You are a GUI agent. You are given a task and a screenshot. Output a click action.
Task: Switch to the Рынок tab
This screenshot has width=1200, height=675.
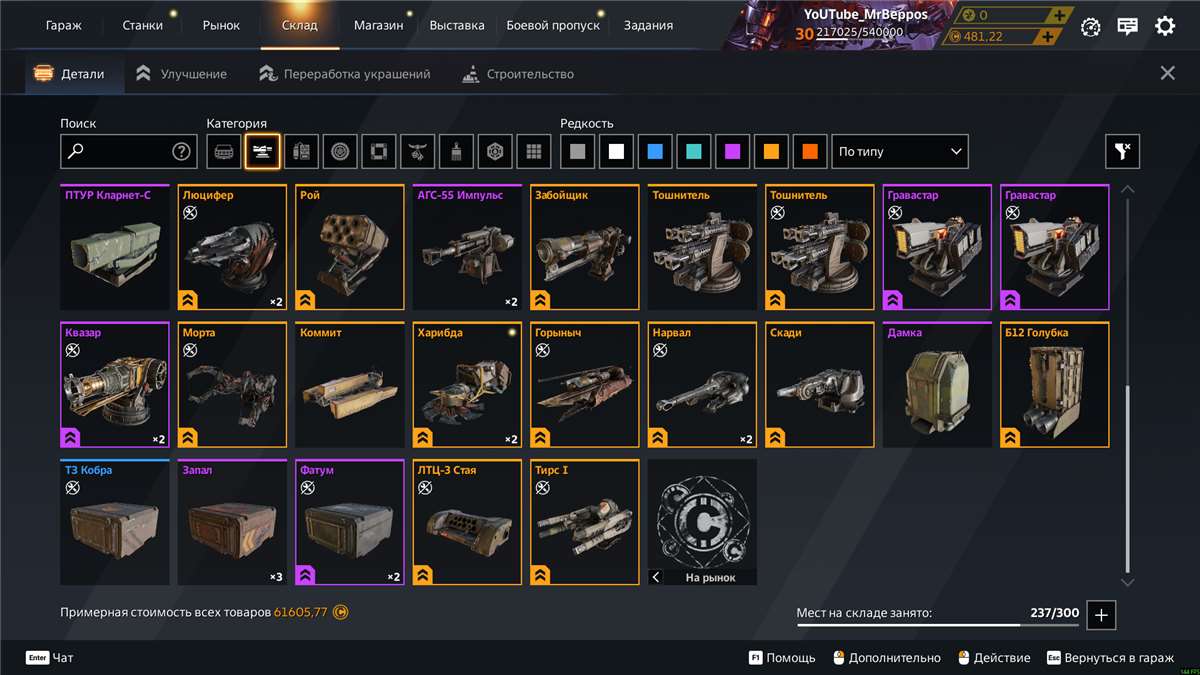[x=221, y=25]
